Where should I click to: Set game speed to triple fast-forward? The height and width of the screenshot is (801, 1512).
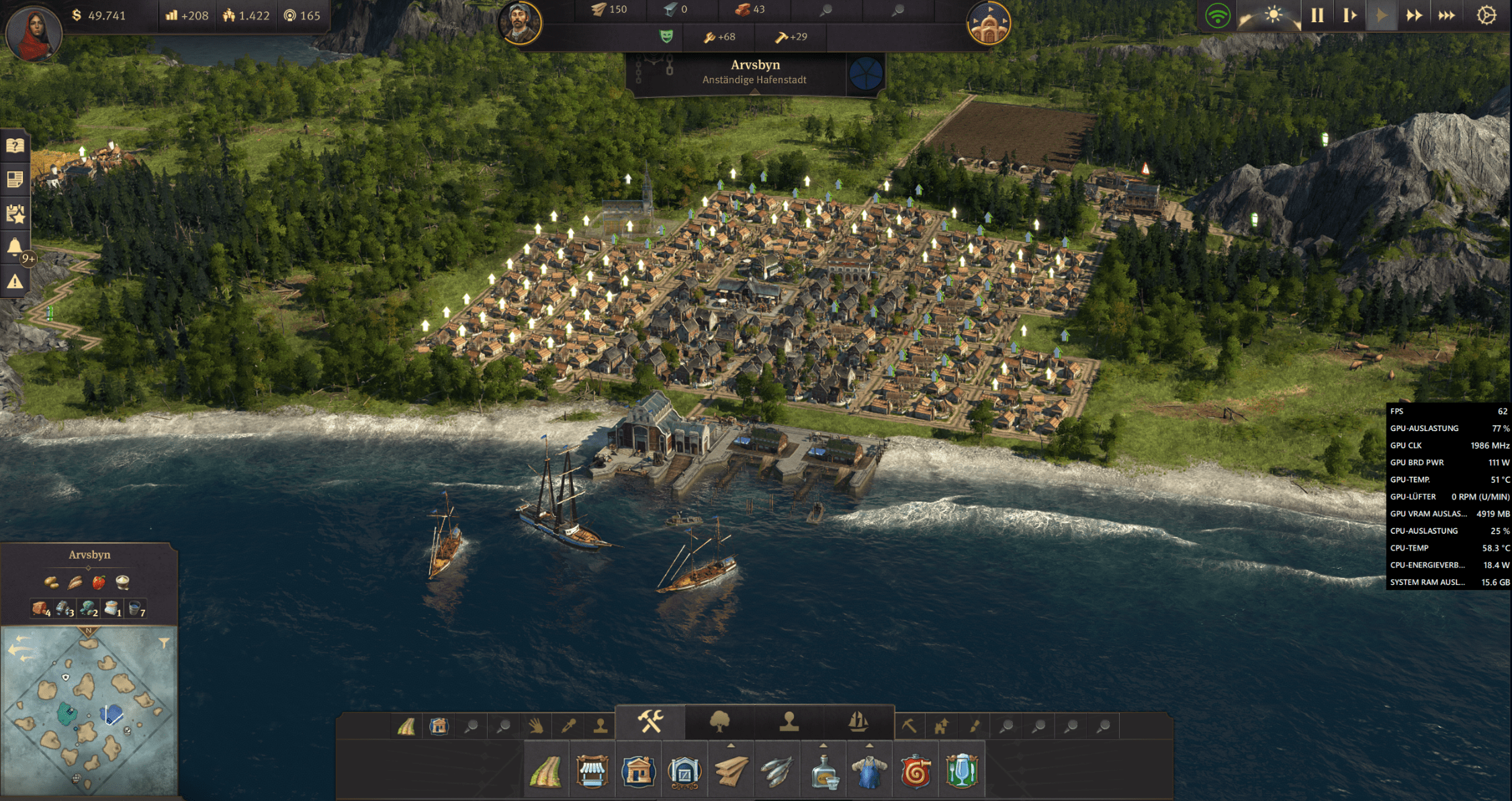(x=1447, y=15)
